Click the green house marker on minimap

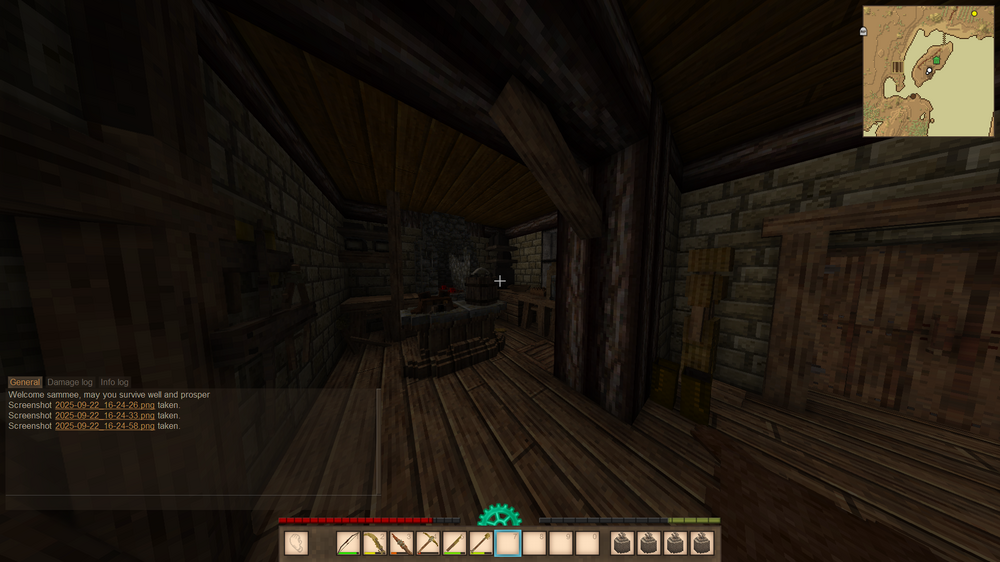pyautogui.click(x=936, y=60)
